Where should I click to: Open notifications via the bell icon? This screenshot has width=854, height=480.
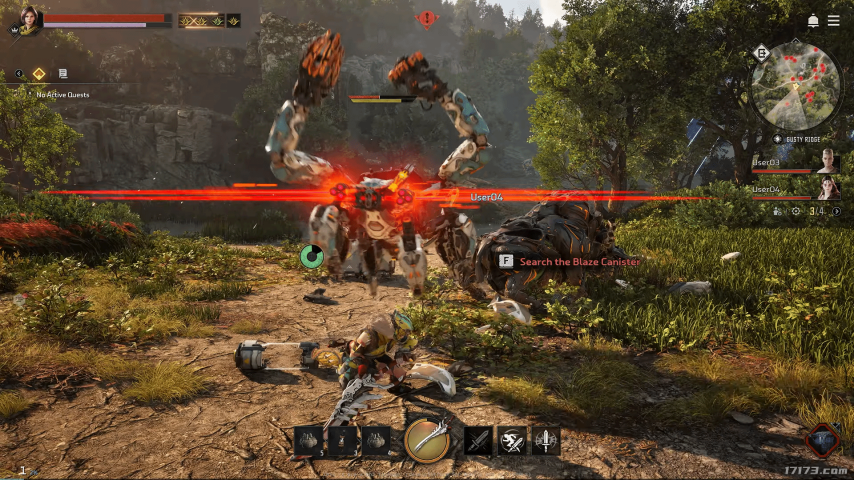(813, 21)
